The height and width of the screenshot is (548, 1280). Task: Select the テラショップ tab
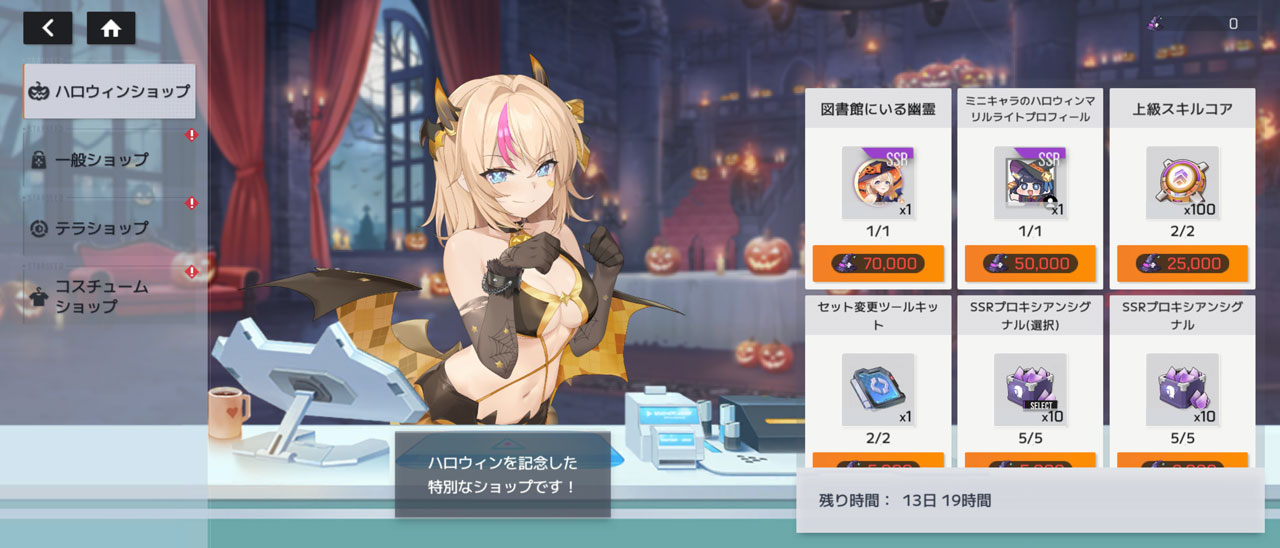click(102, 227)
